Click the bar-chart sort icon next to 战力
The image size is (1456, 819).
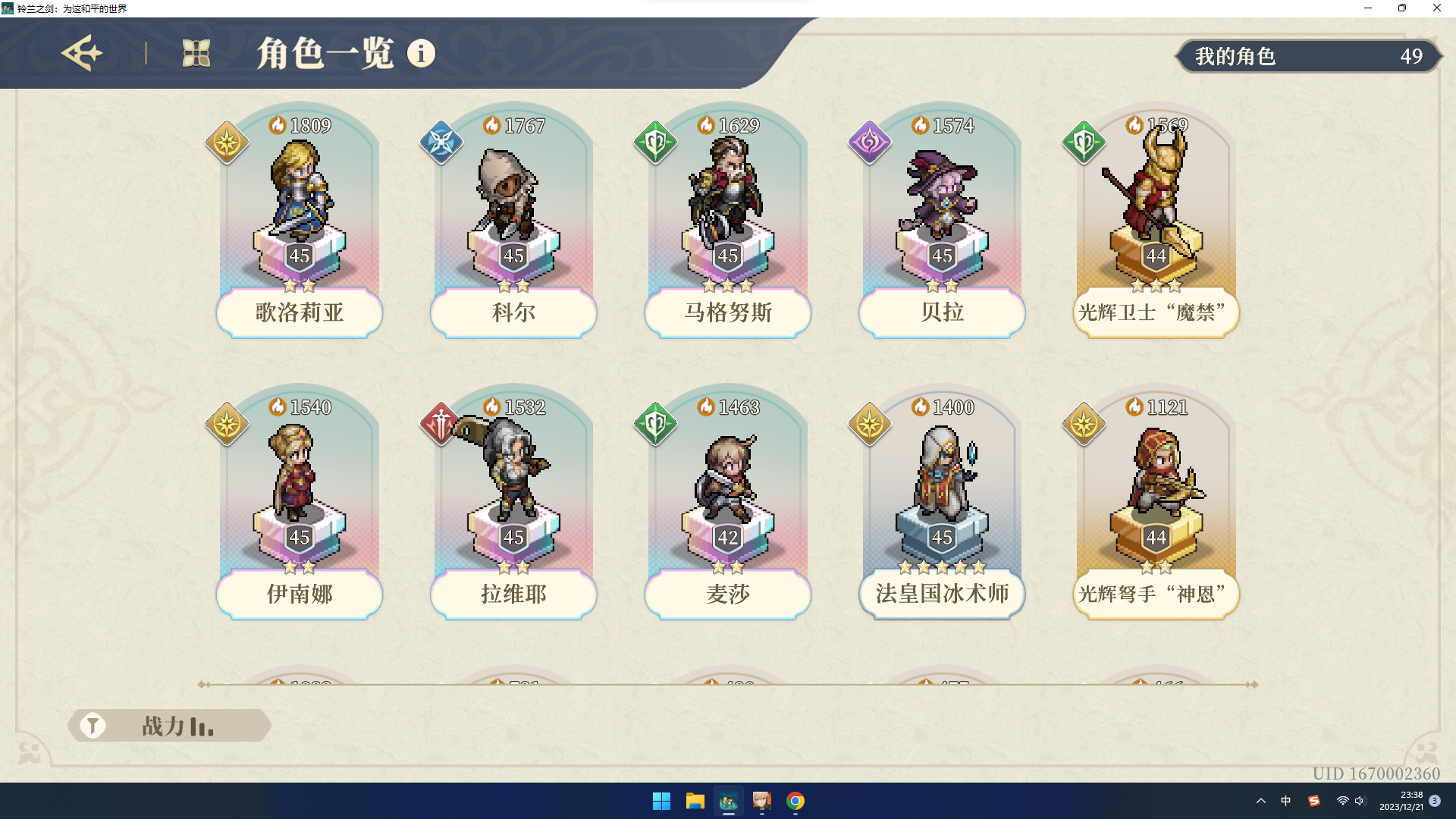pos(202,726)
